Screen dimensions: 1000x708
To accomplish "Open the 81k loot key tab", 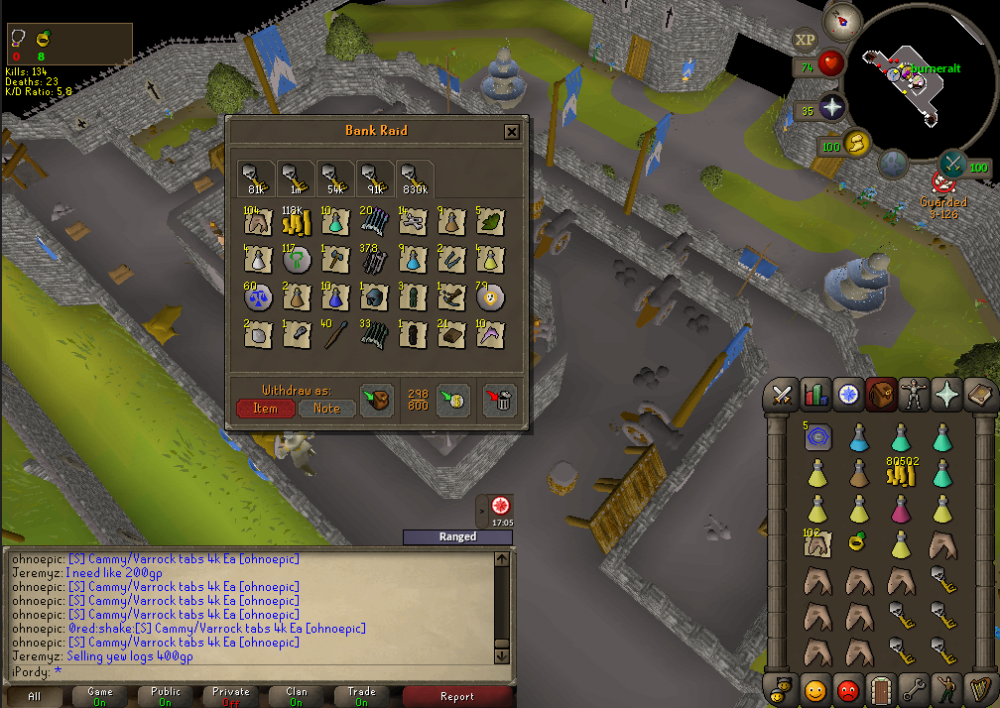I will (256, 178).
